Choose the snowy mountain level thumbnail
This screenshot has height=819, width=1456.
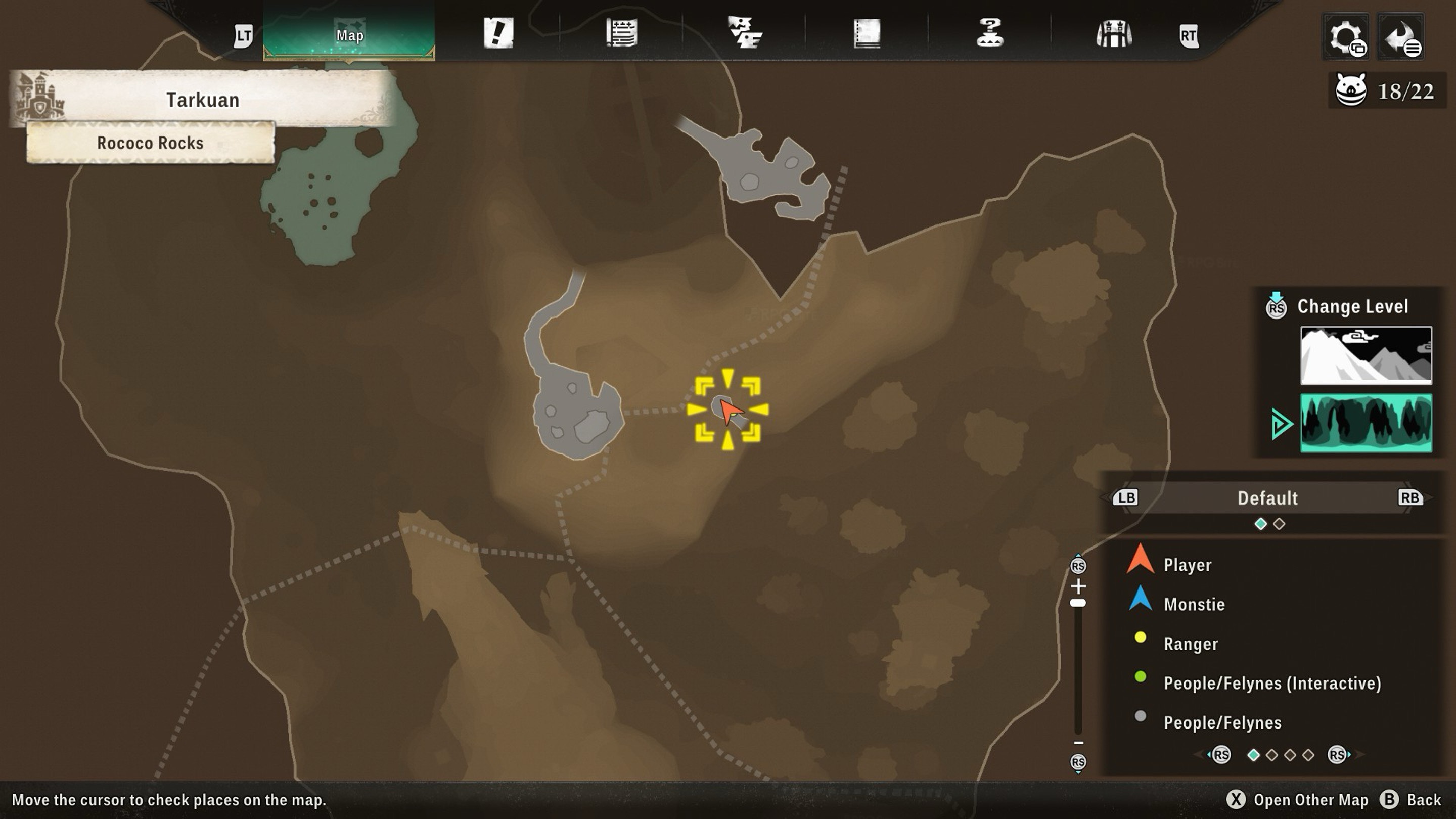click(1366, 355)
